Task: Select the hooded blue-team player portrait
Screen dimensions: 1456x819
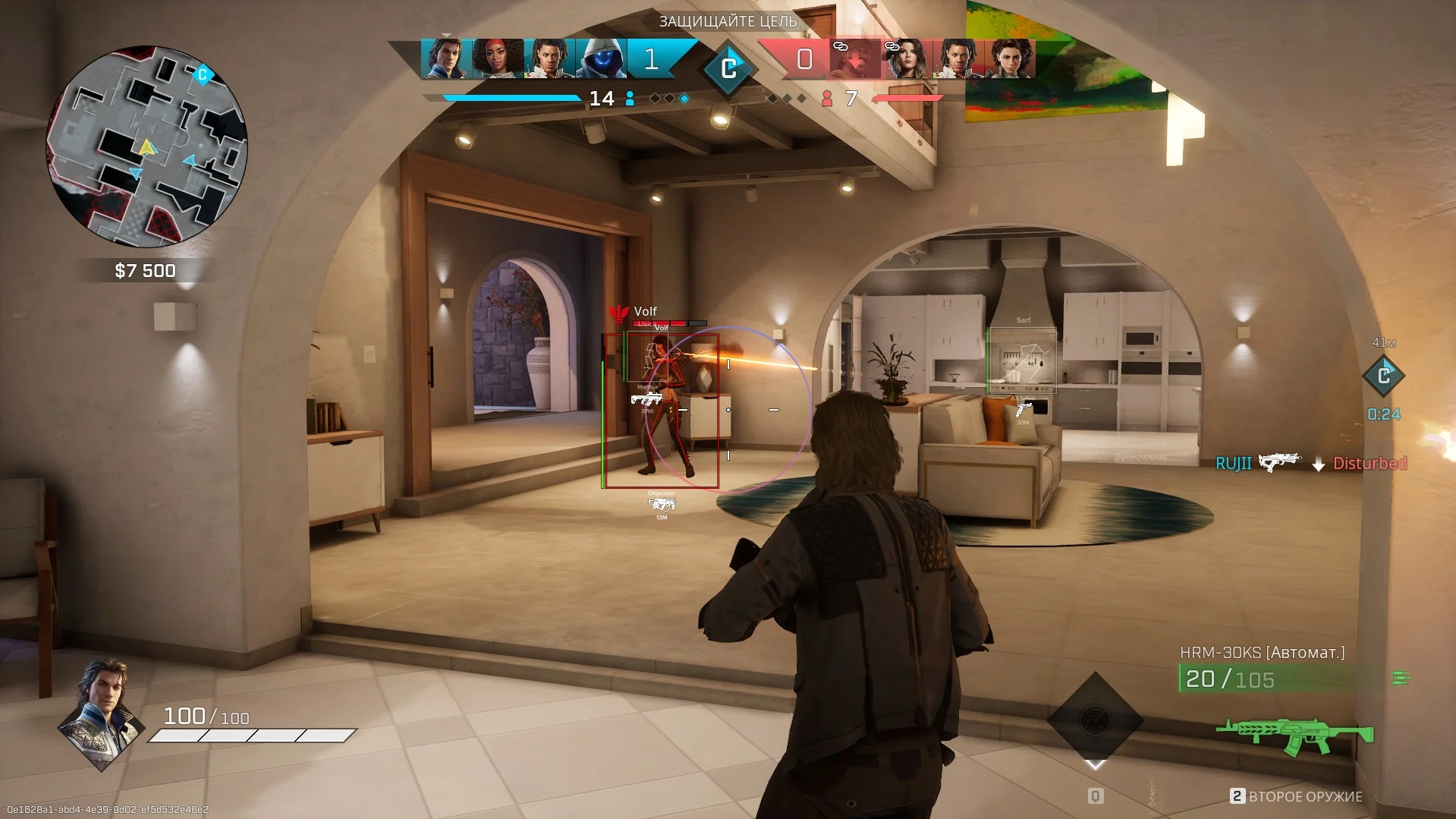Action: point(602,58)
